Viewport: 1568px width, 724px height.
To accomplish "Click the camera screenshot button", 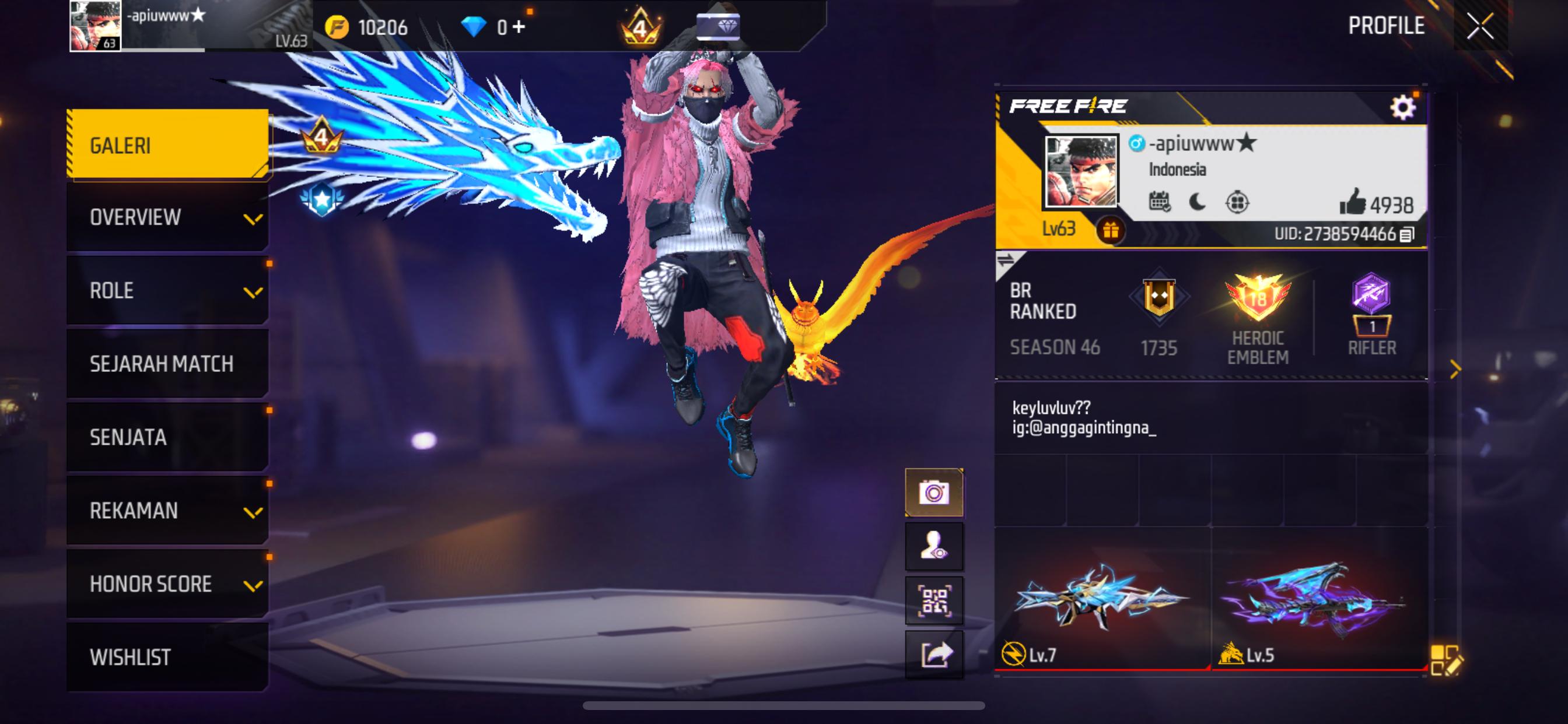I will (934, 492).
